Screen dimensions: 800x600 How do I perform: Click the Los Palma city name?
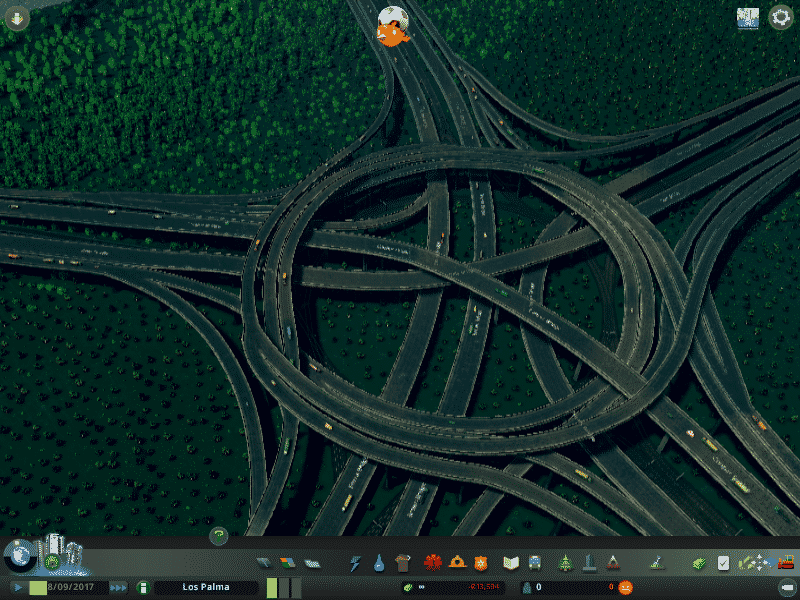point(205,587)
